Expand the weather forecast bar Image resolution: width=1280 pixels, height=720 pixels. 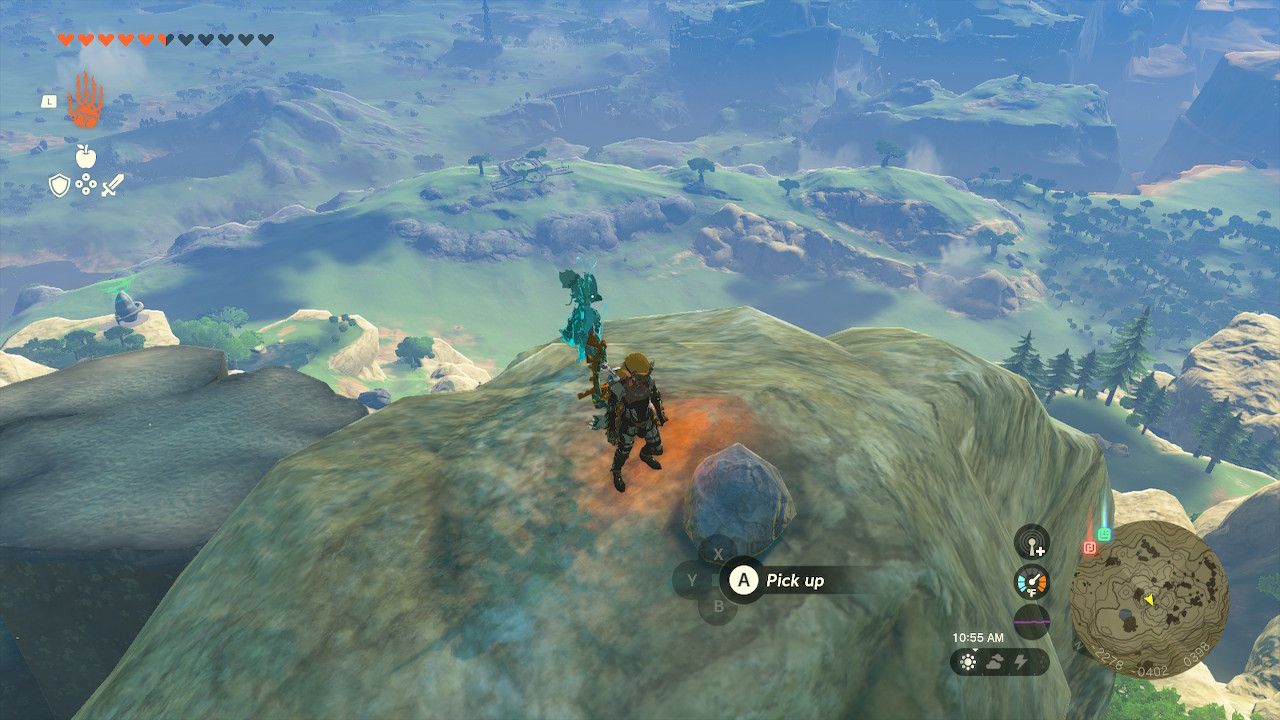(x=1000, y=661)
